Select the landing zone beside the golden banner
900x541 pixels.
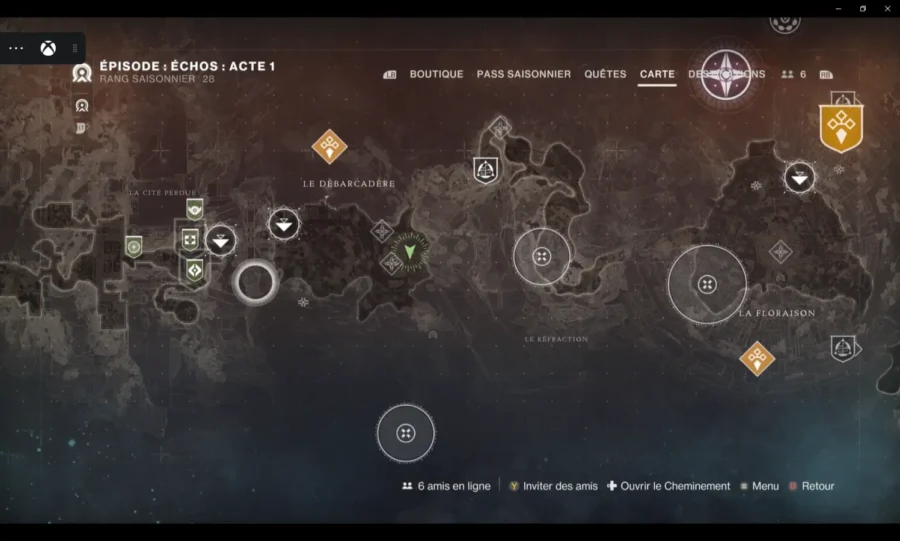tap(799, 178)
